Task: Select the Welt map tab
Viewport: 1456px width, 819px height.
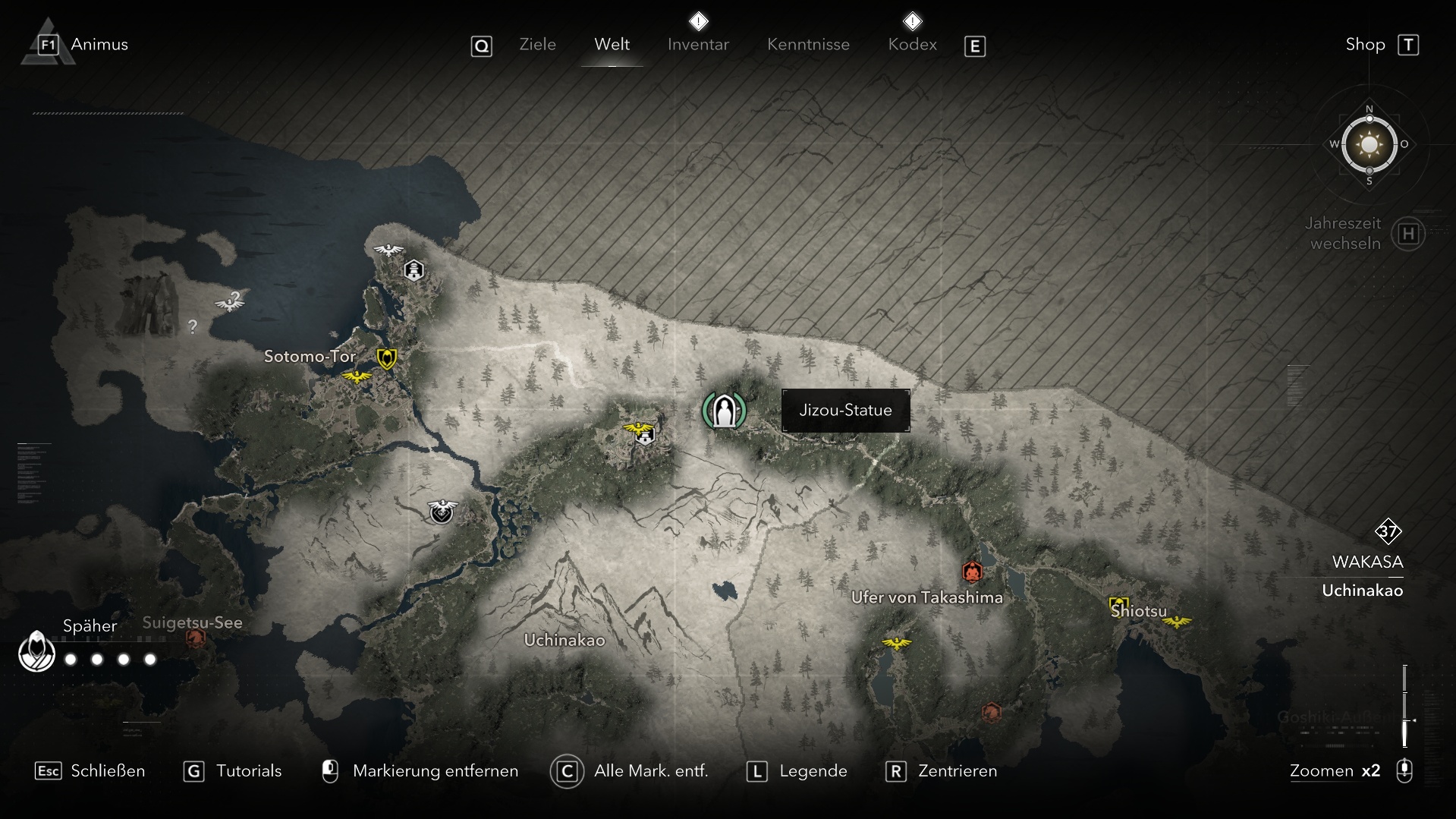Action: pos(612,45)
